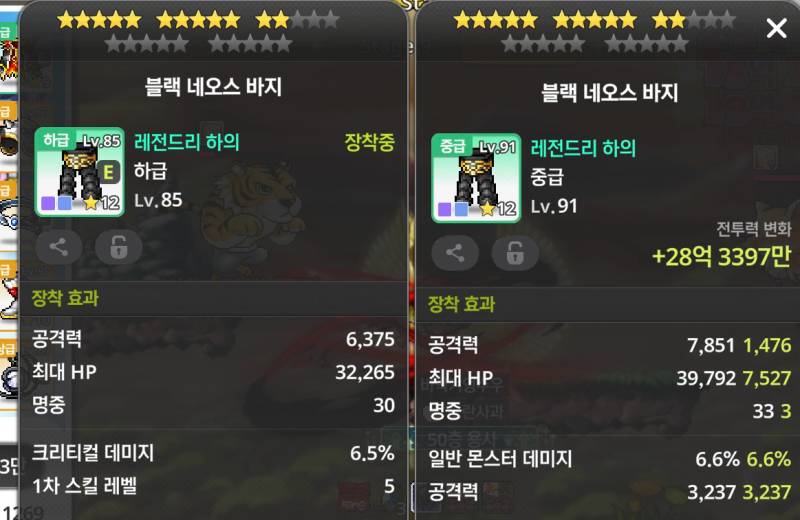Select the Lv.85 low-grade pants icon

tap(79, 172)
